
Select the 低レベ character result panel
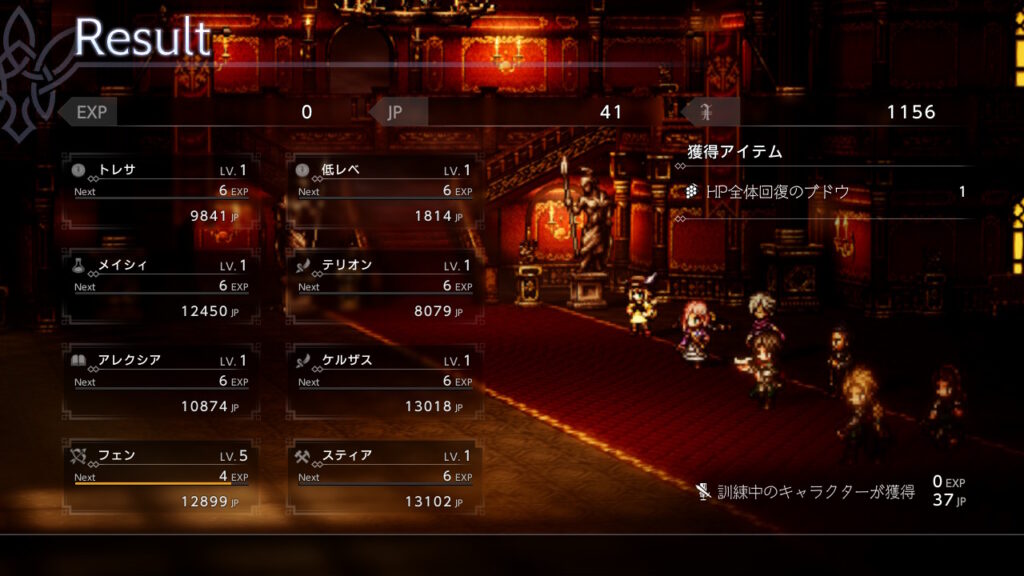(x=384, y=192)
